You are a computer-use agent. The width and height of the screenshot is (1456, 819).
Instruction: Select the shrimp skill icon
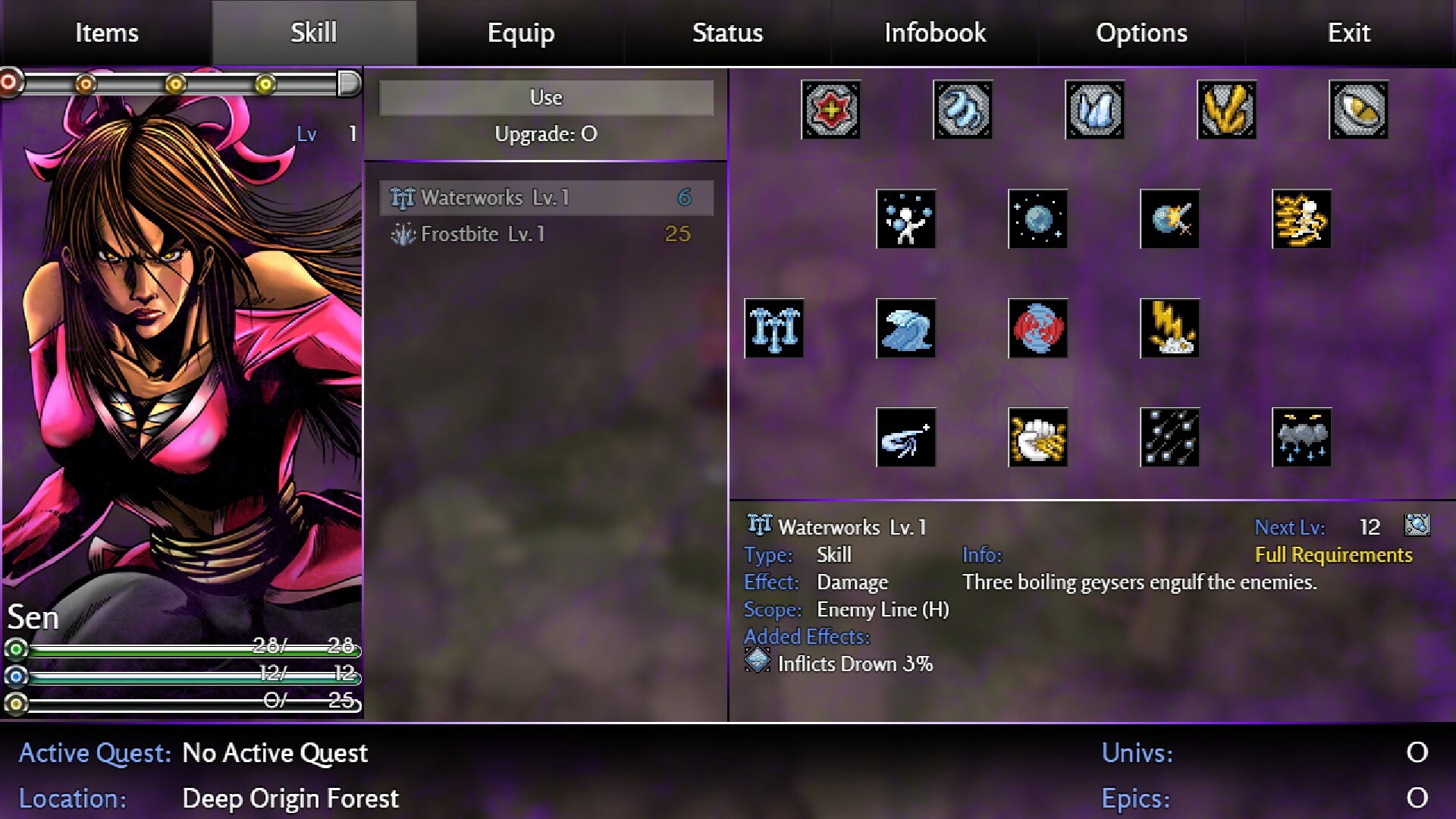(906, 438)
